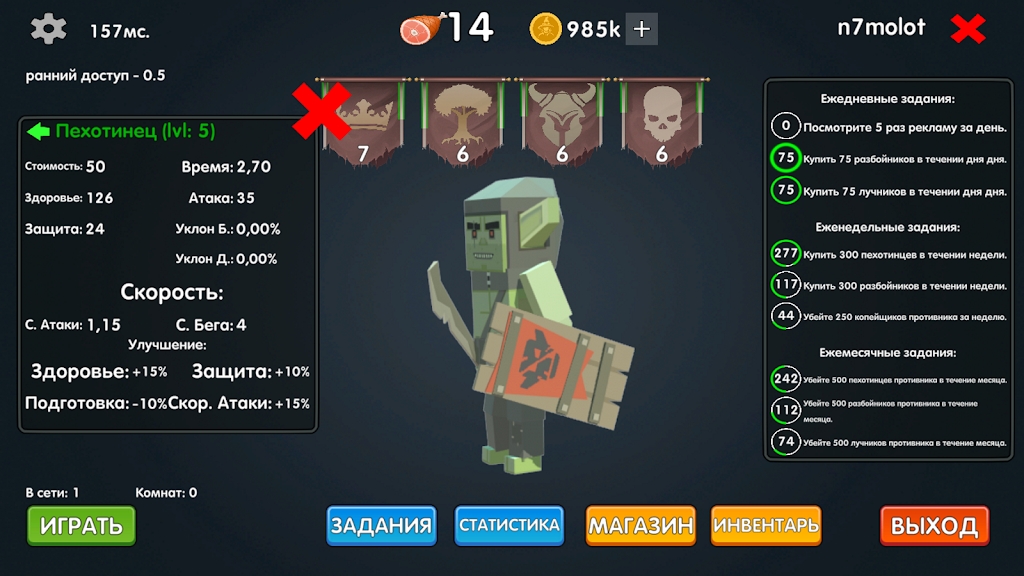Start a match with the ИГРАТЬ button

click(x=81, y=525)
